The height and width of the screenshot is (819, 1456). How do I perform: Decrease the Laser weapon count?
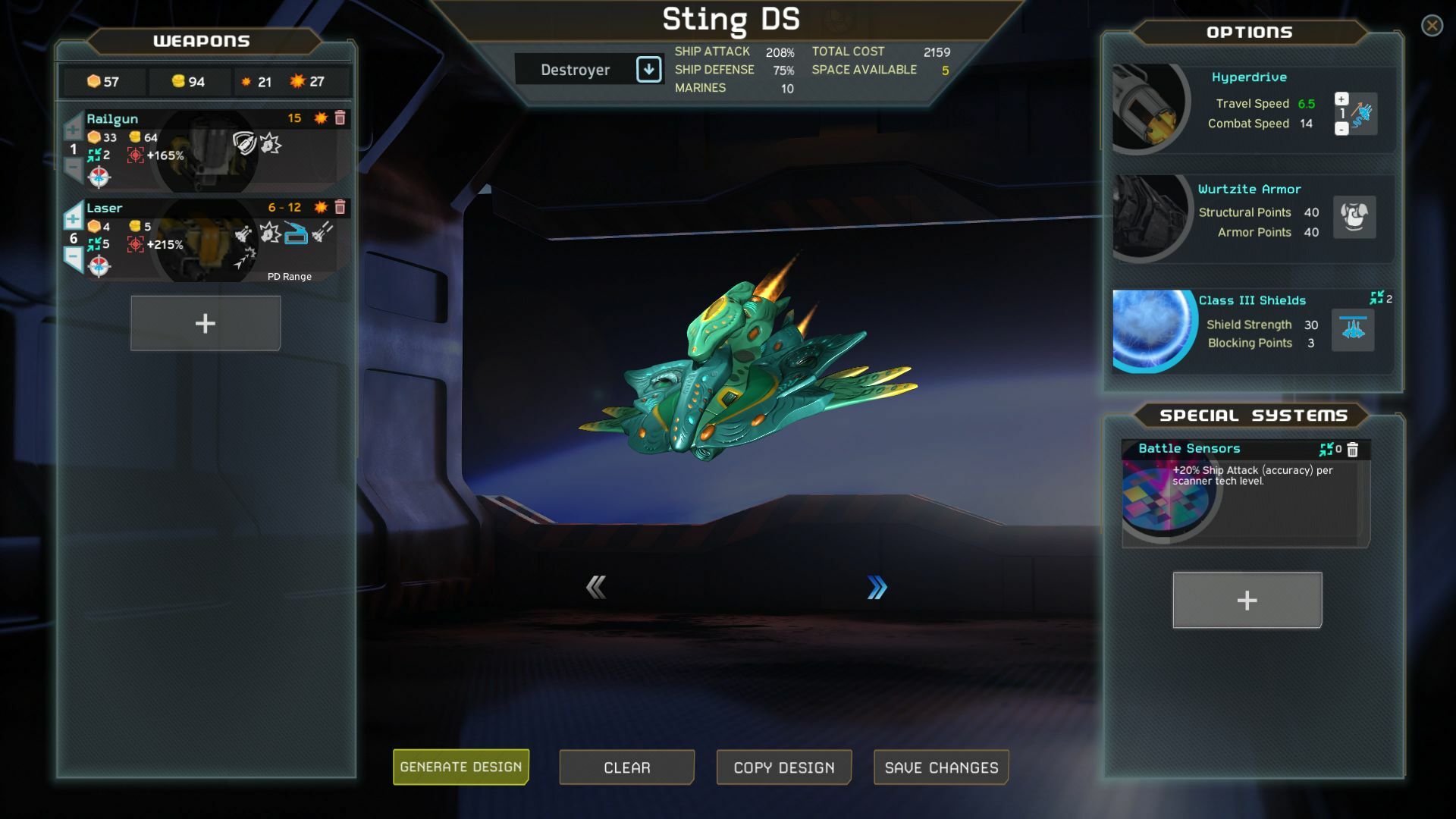73,258
